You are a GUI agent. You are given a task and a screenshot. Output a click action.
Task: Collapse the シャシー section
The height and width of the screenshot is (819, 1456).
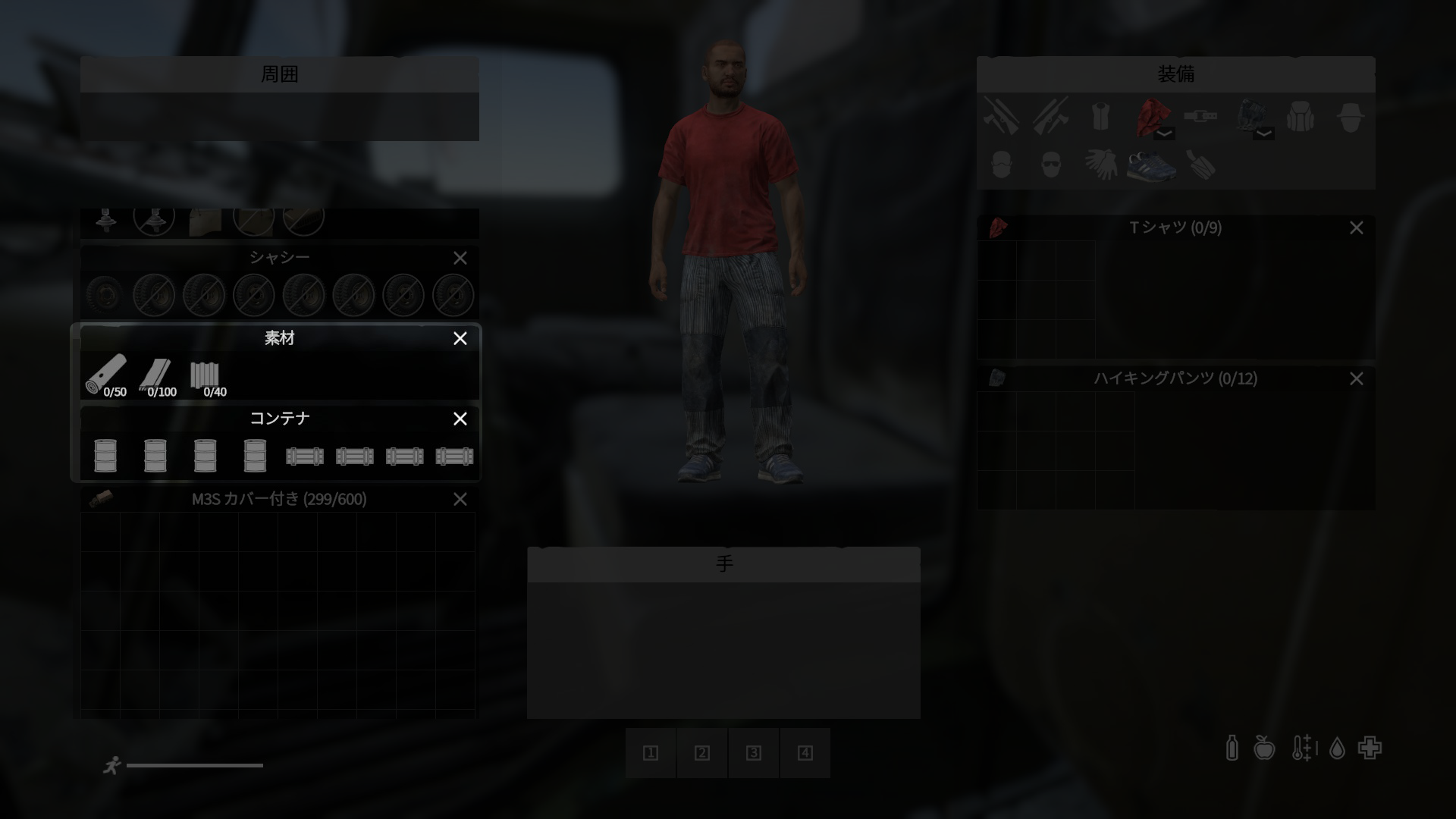[x=460, y=259]
